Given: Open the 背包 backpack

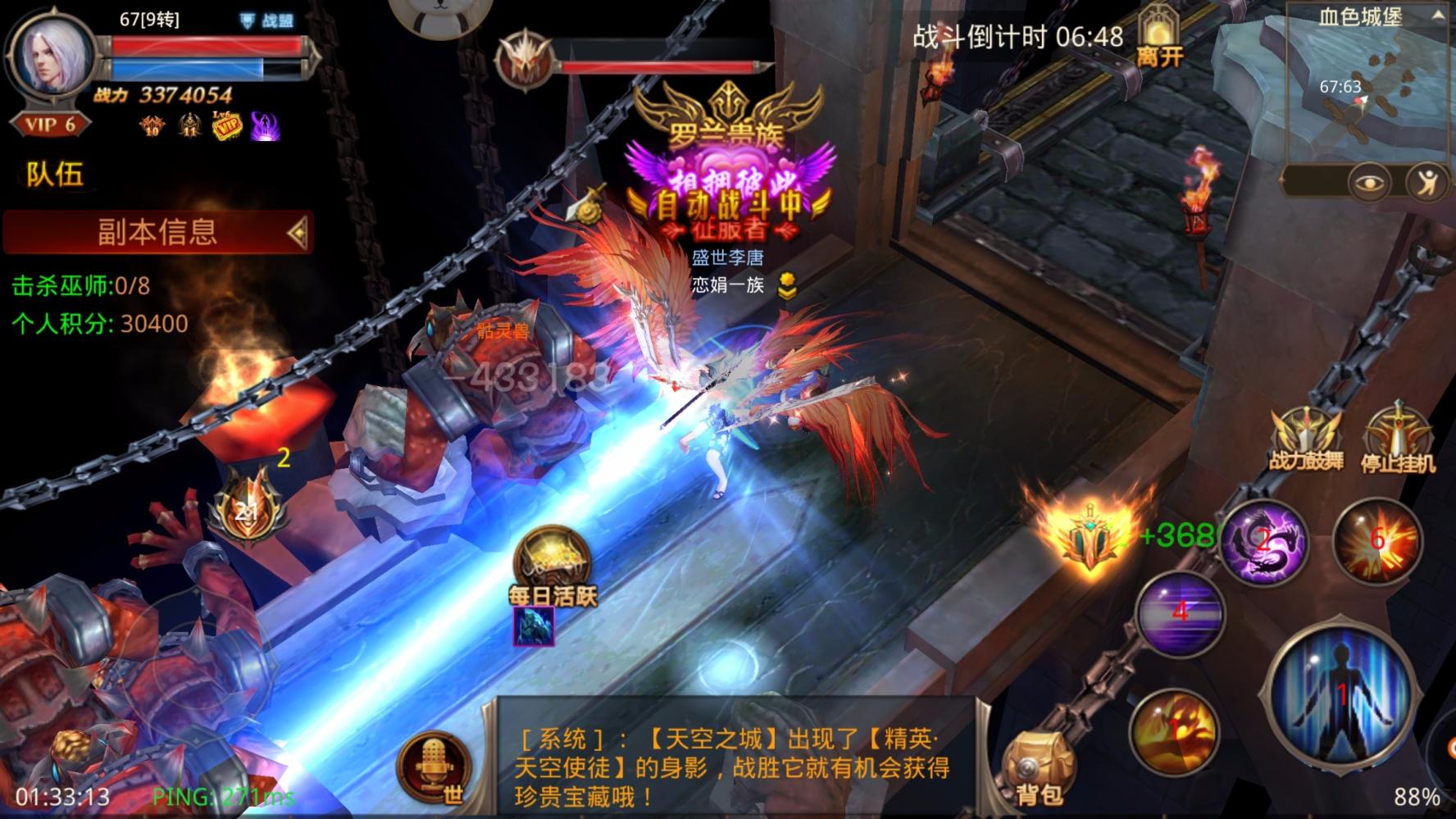Looking at the screenshot, I should click(1038, 769).
